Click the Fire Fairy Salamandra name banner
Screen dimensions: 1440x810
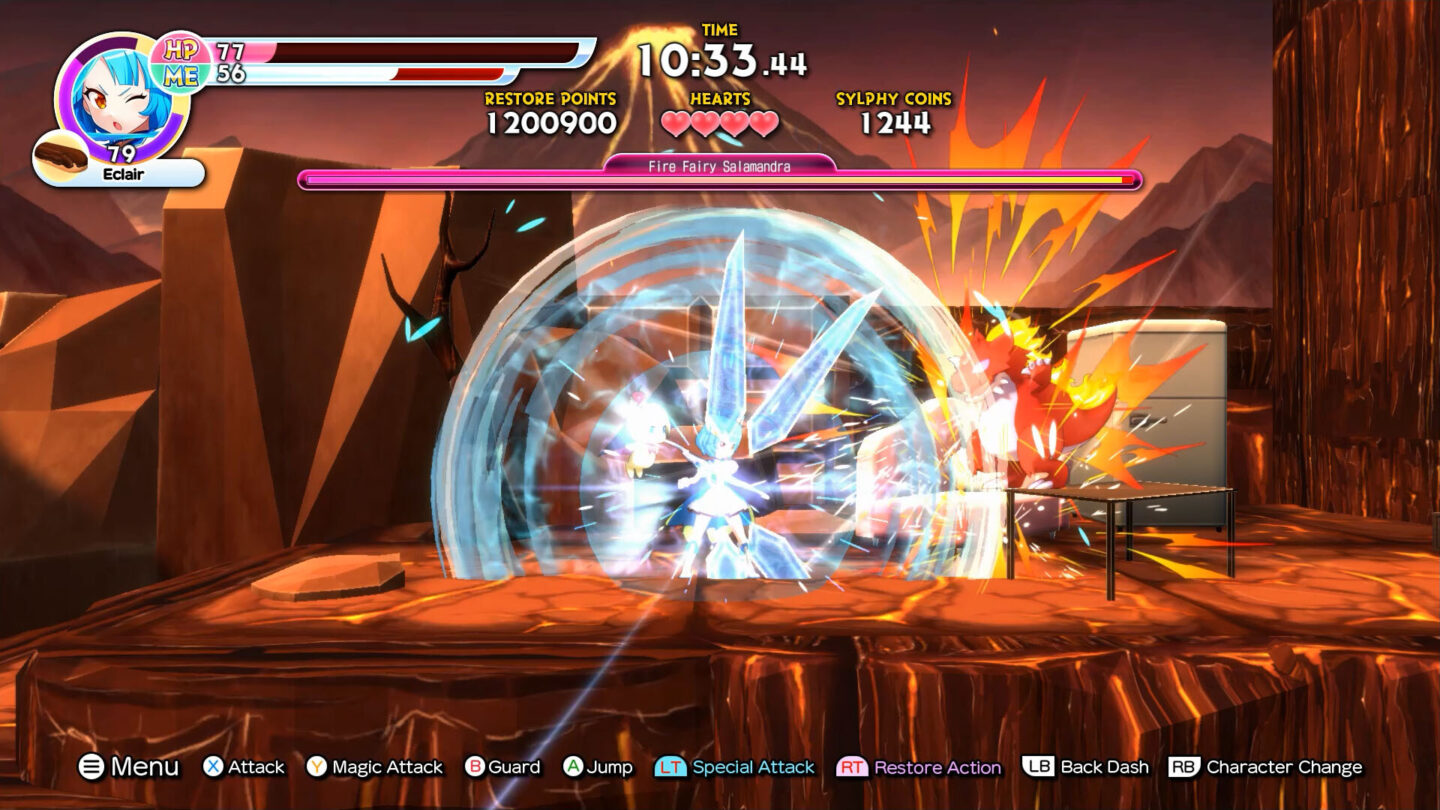point(719,167)
